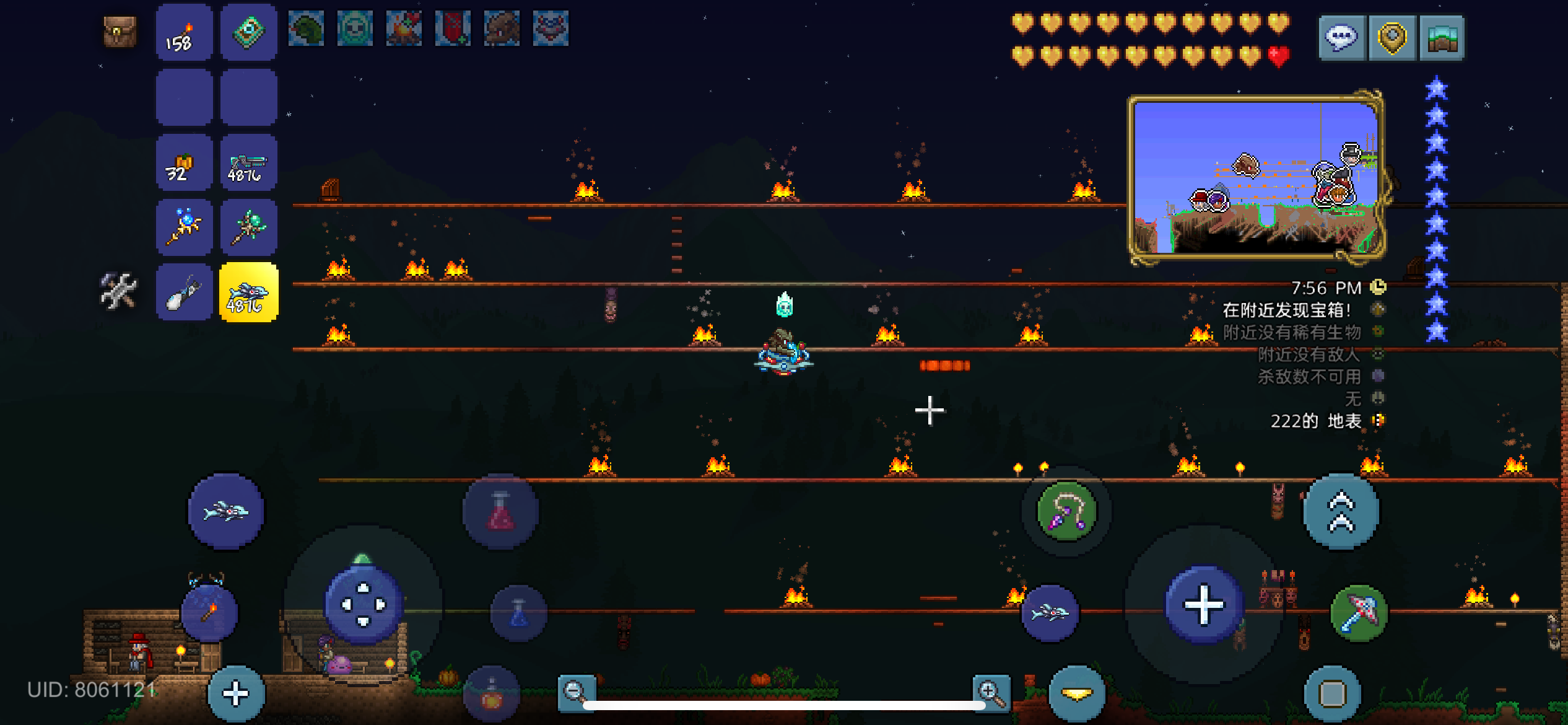The height and width of the screenshot is (725, 1568).
Task: Select the Megashark gun in the hotbar
Action: click(248, 162)
